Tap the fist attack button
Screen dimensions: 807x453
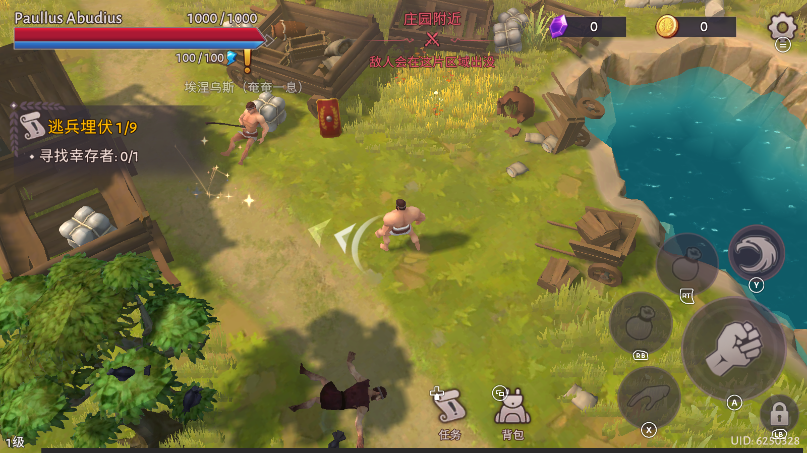(x=734, y=347)
